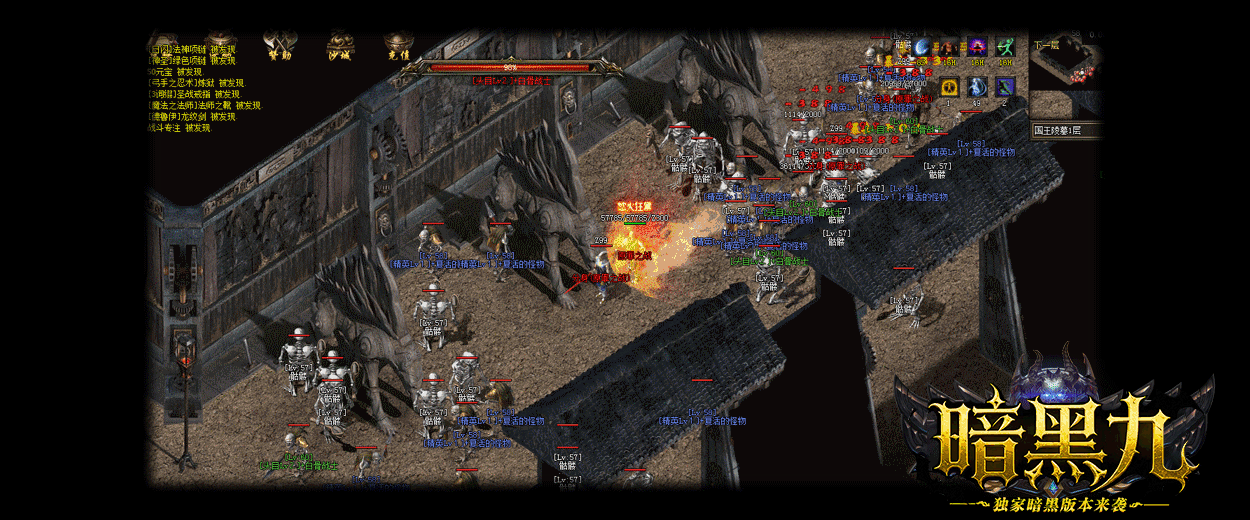Select the green archer buff icon
This screenshot has height=520, width=1250.
(1005, 47)
